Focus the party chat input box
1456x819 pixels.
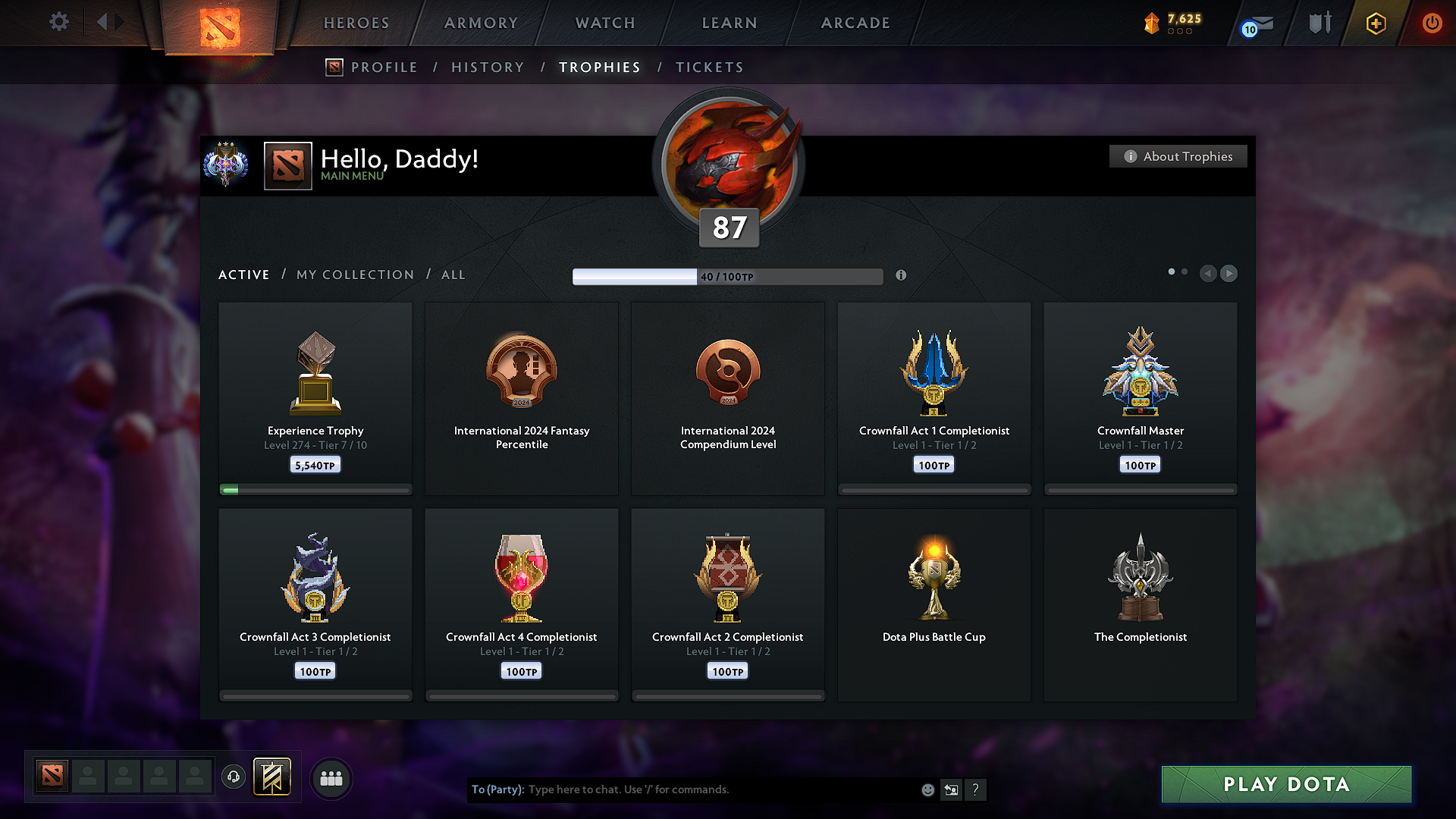tap(720, 789)
